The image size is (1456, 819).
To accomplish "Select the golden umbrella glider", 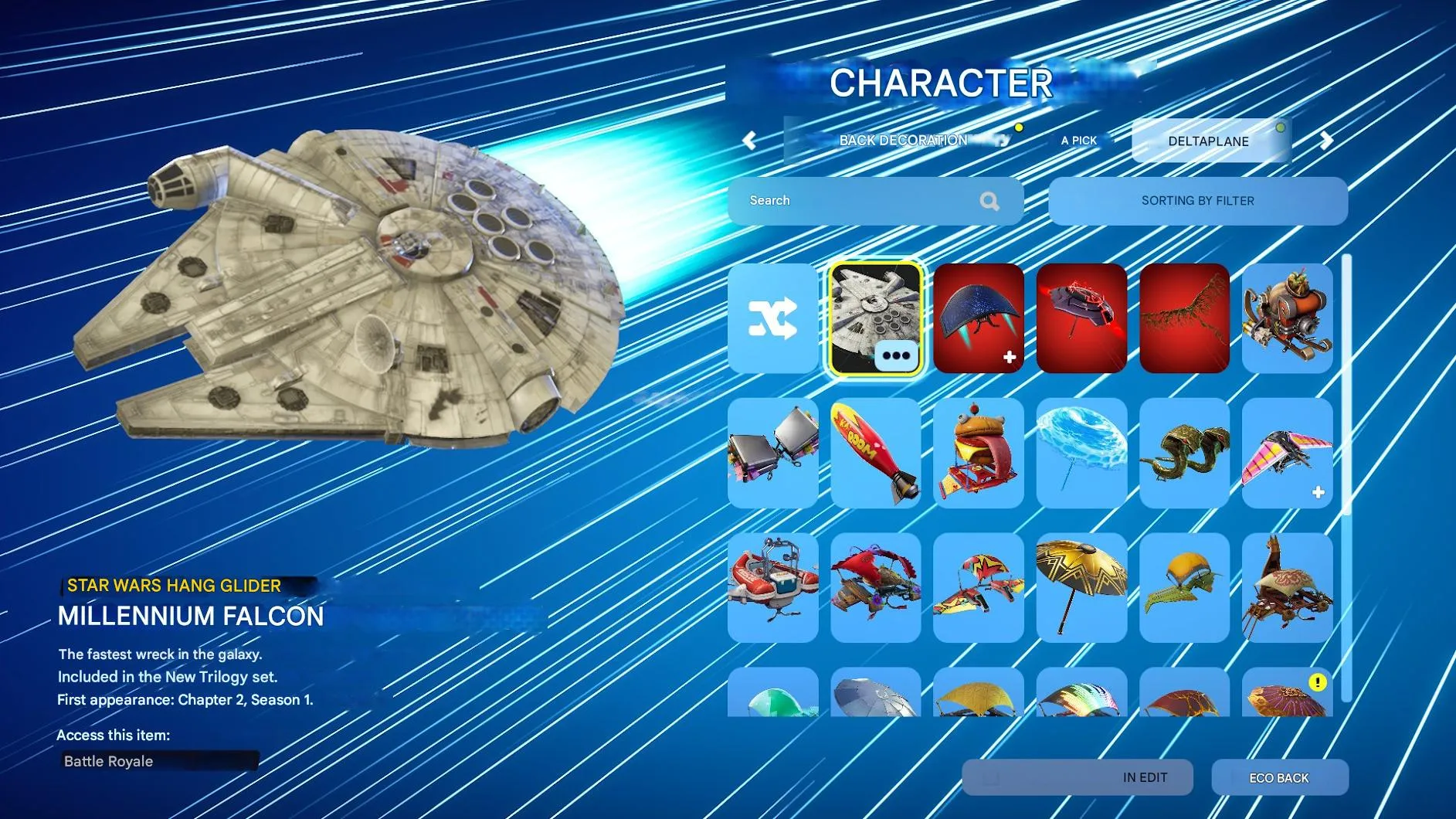I will pyautogui.click(x=1081, y=585).
